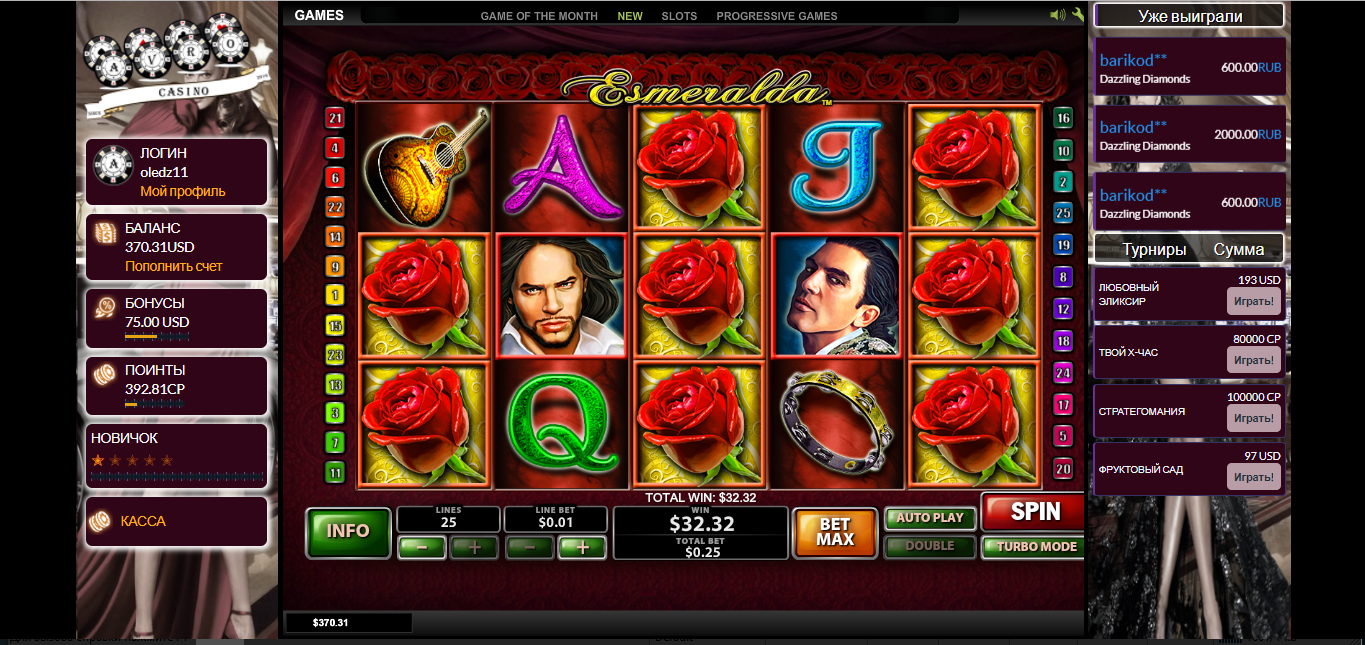Mute sound with the speaker icon

[x=1058, y=15]
